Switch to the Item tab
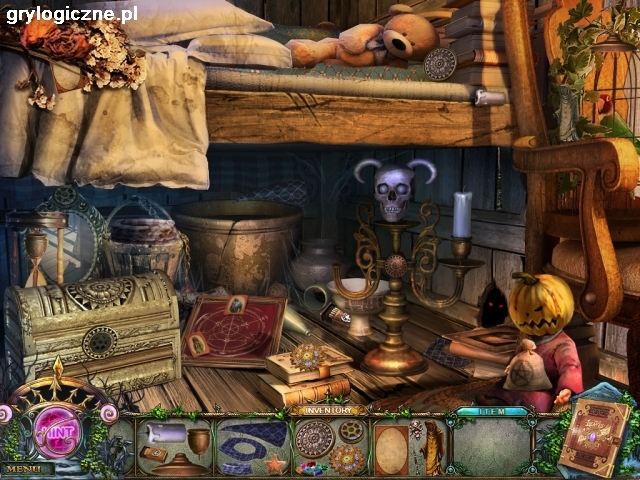 coord(491,411)
